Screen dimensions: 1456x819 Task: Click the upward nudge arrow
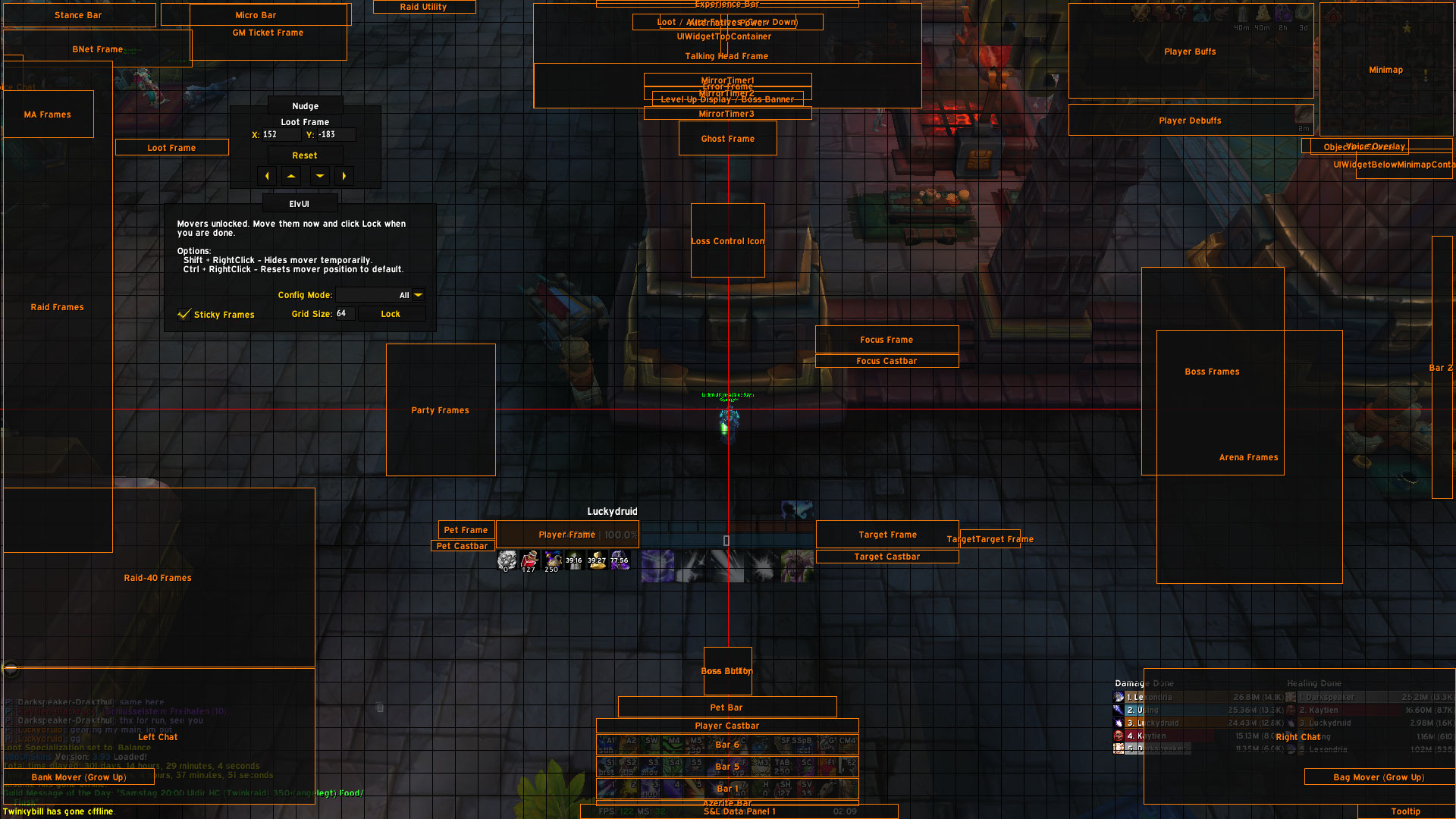[x=291, y=175]
